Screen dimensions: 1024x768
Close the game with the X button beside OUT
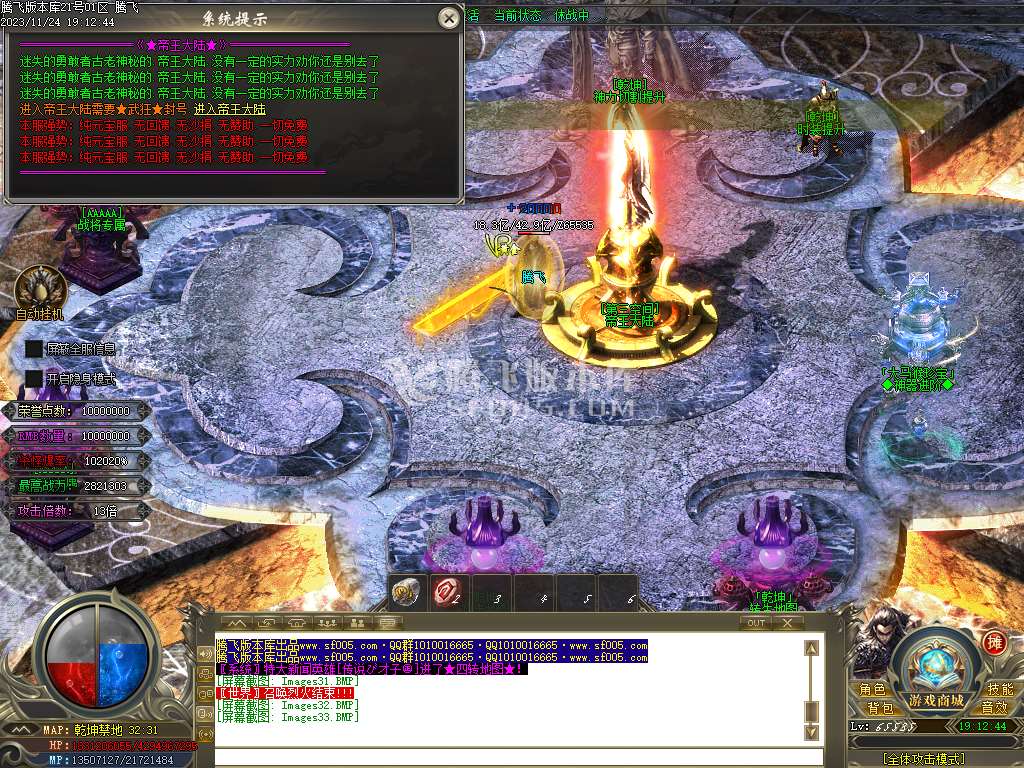pos(787,623)
